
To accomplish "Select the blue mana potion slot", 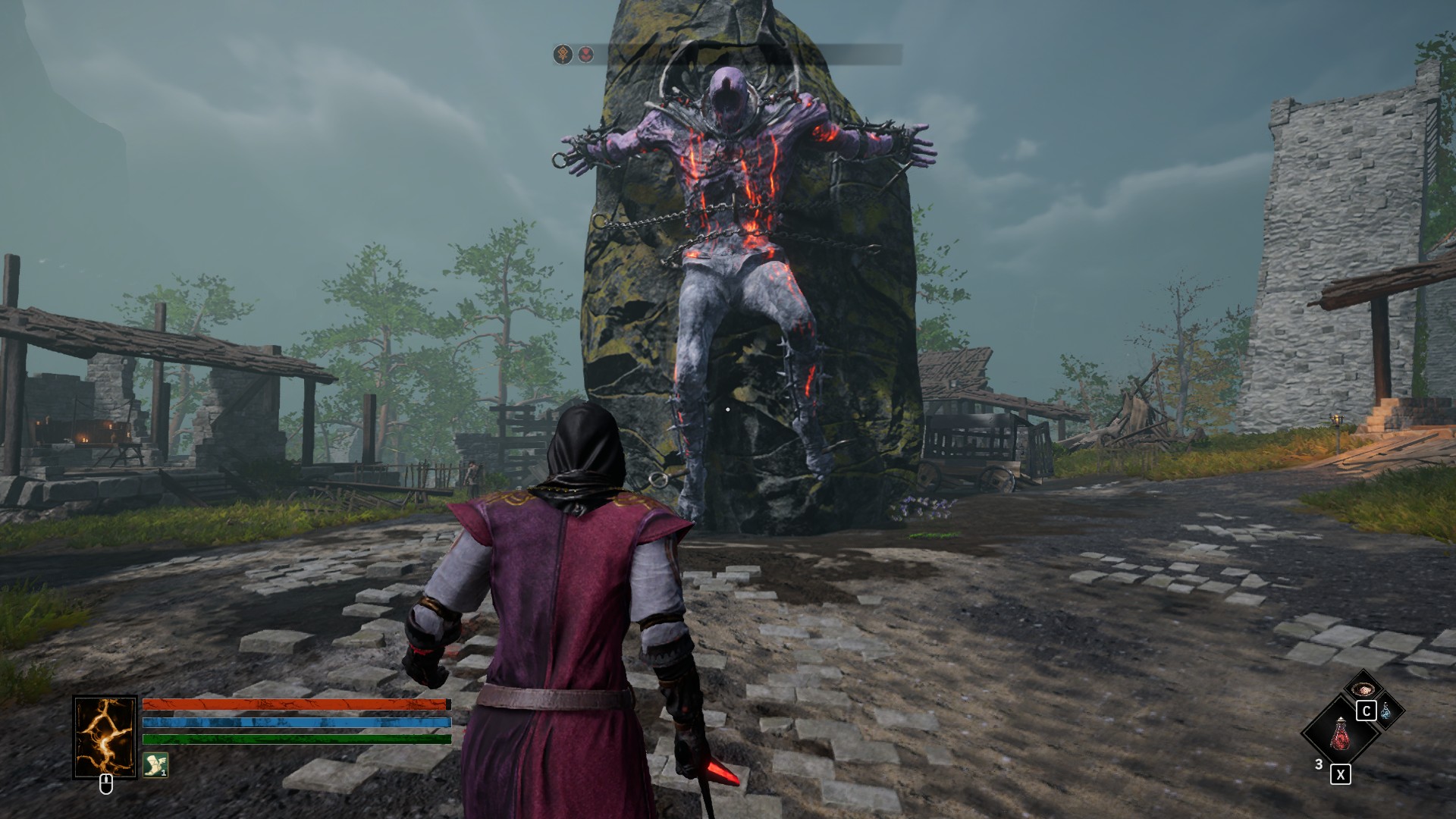I will tap(1386, 711).
